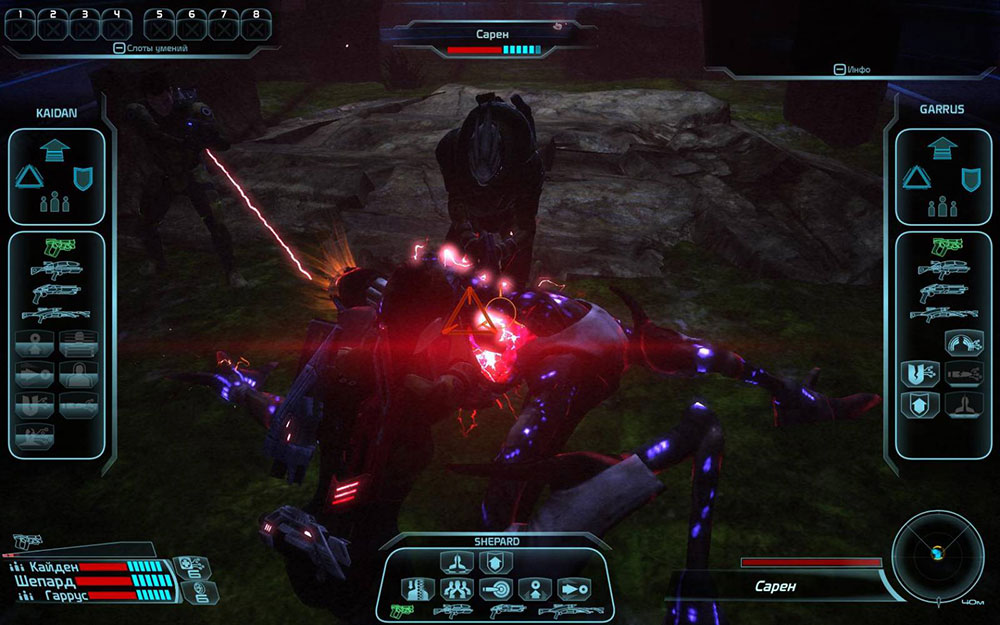Select Shepard's pistol weapon icon

[402, 609]
